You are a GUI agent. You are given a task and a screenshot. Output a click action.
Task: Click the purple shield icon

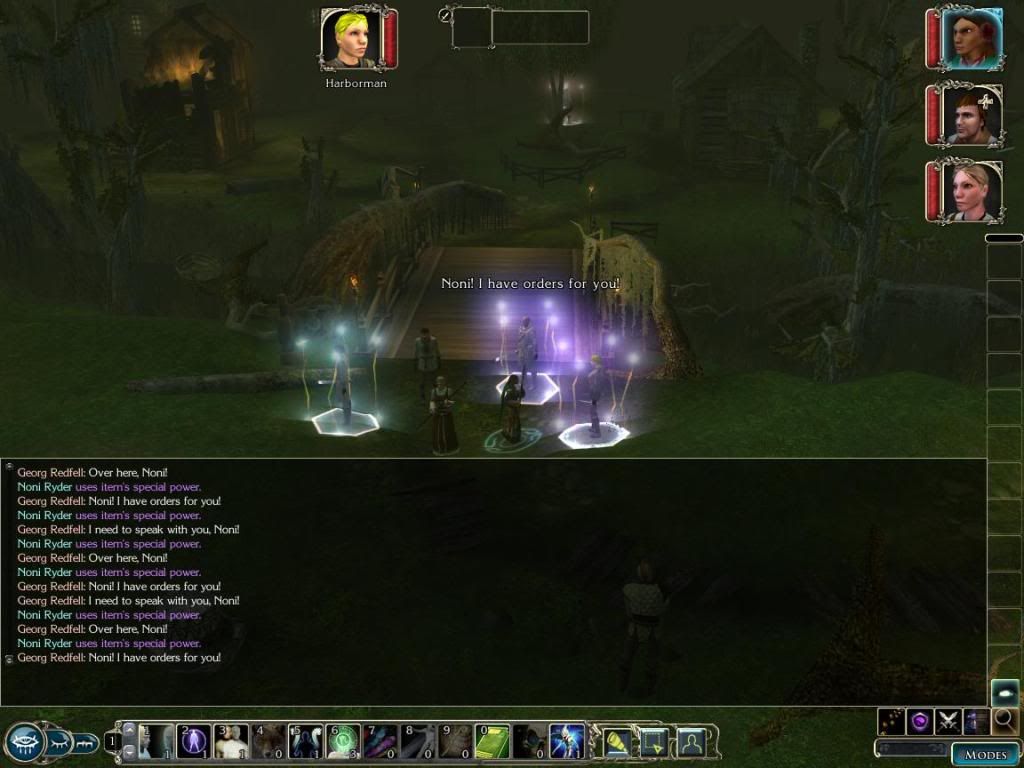(919, 720)
